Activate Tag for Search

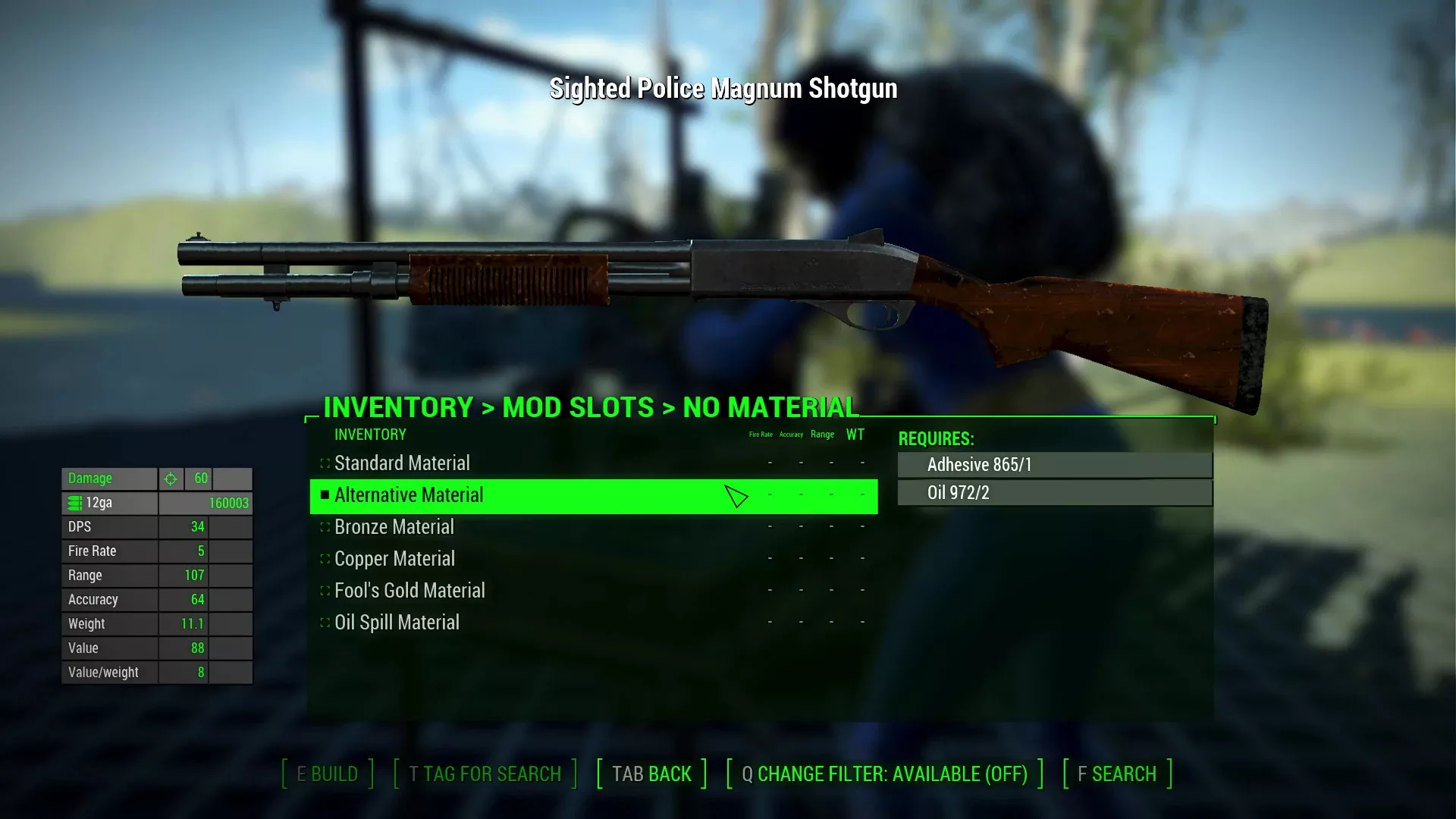485,774
